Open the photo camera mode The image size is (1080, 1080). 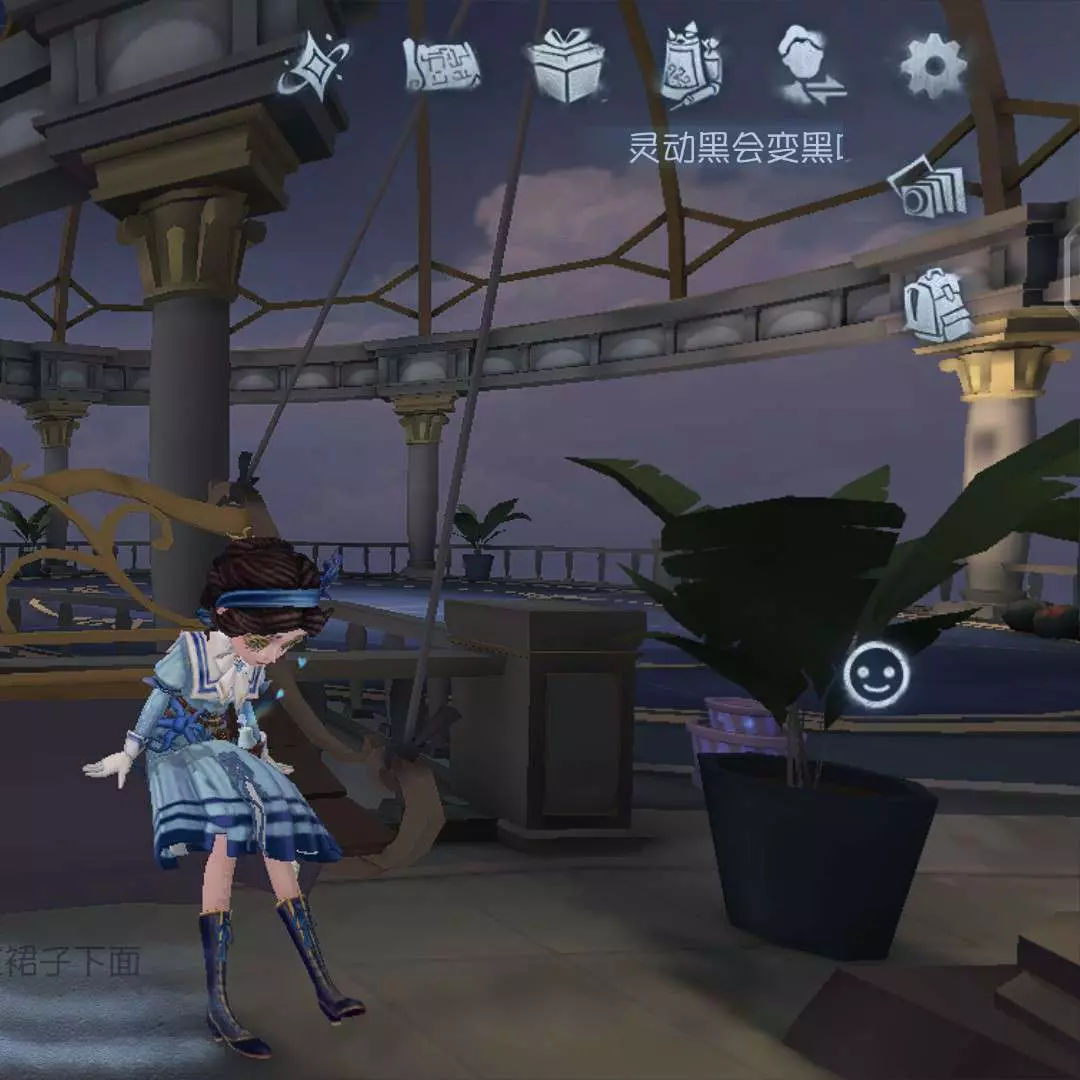[929, 190]
